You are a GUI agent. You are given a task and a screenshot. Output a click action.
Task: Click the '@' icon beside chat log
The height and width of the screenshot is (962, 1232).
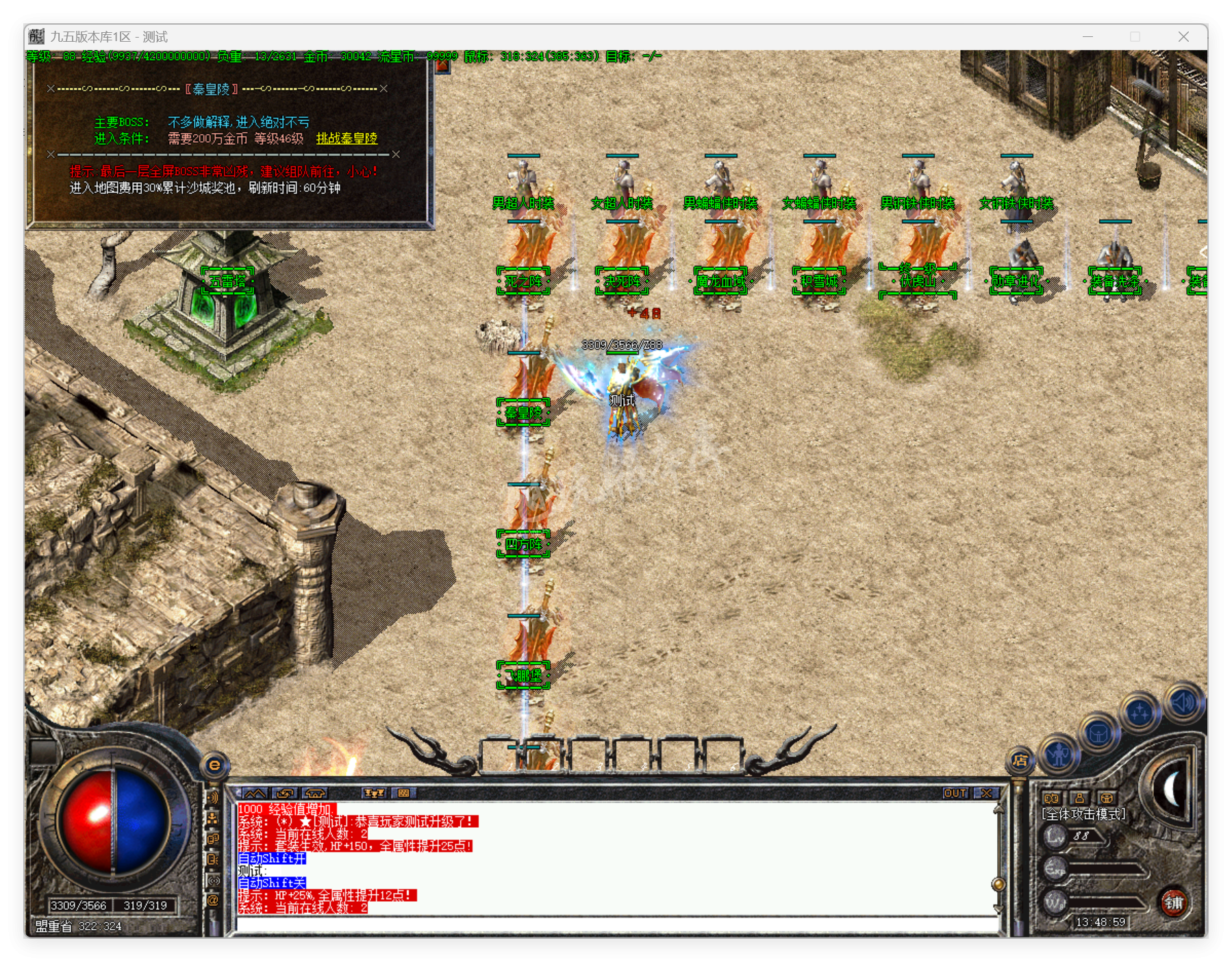point(213,900)
